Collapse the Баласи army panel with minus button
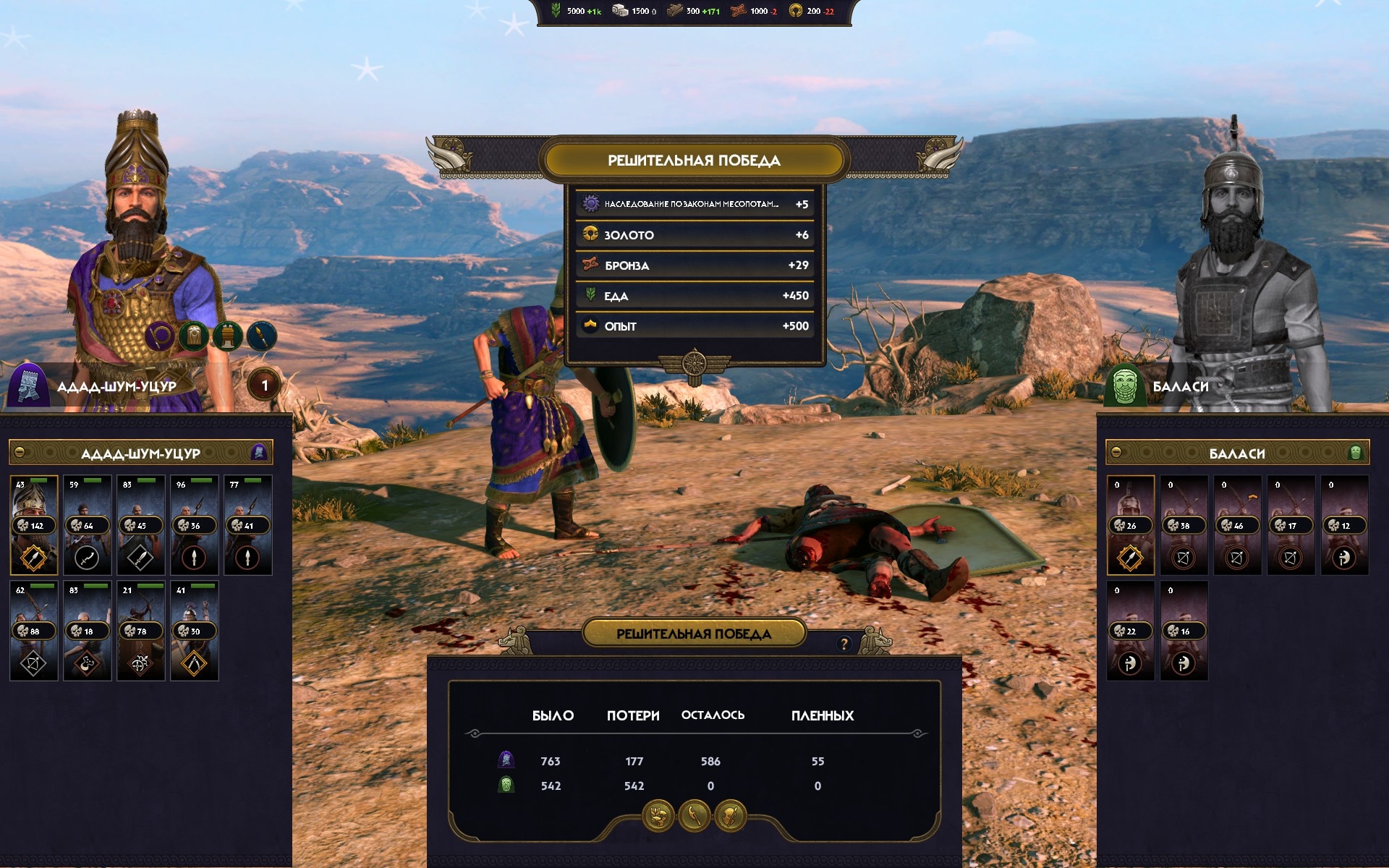Image resolution: width=1389 pixels, height=868 pixels. pyautogui.click(x=1116, y=453)
